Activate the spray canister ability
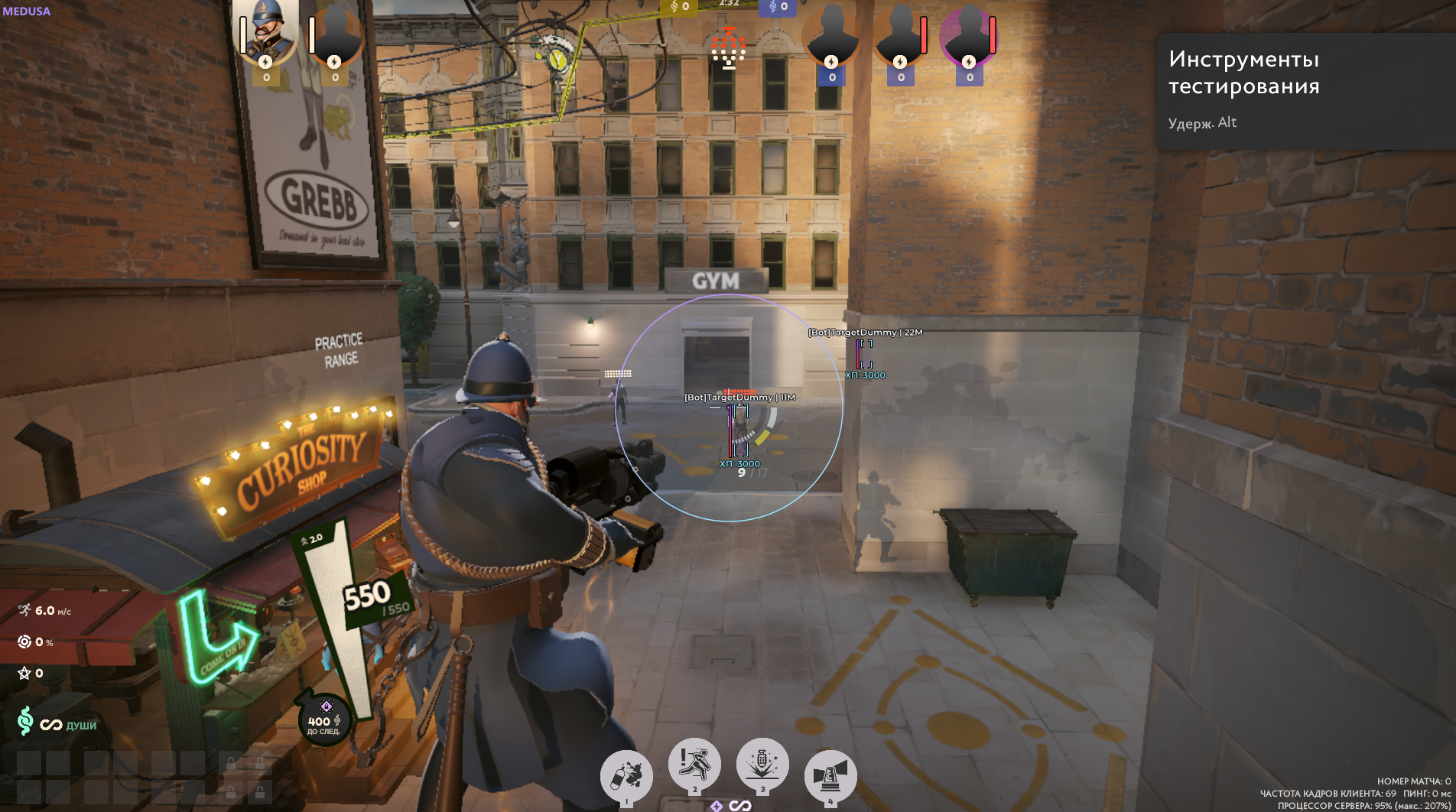 [x=626, y=776]
